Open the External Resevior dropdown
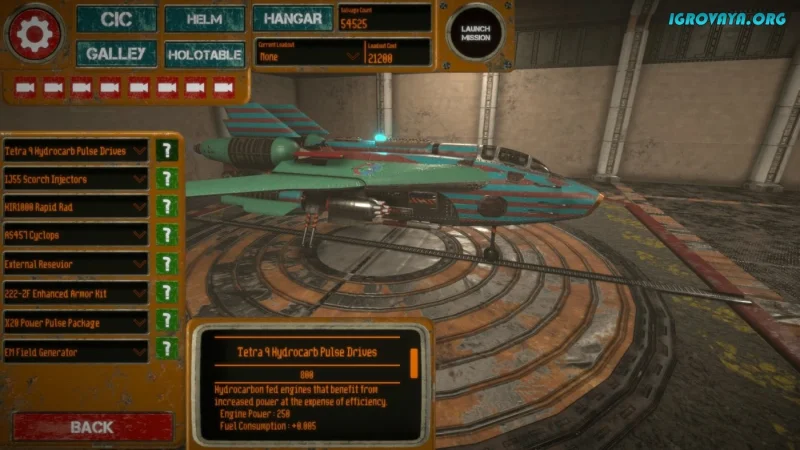The height and width of the screenshot is (450, 800). (x=76, y=265)
